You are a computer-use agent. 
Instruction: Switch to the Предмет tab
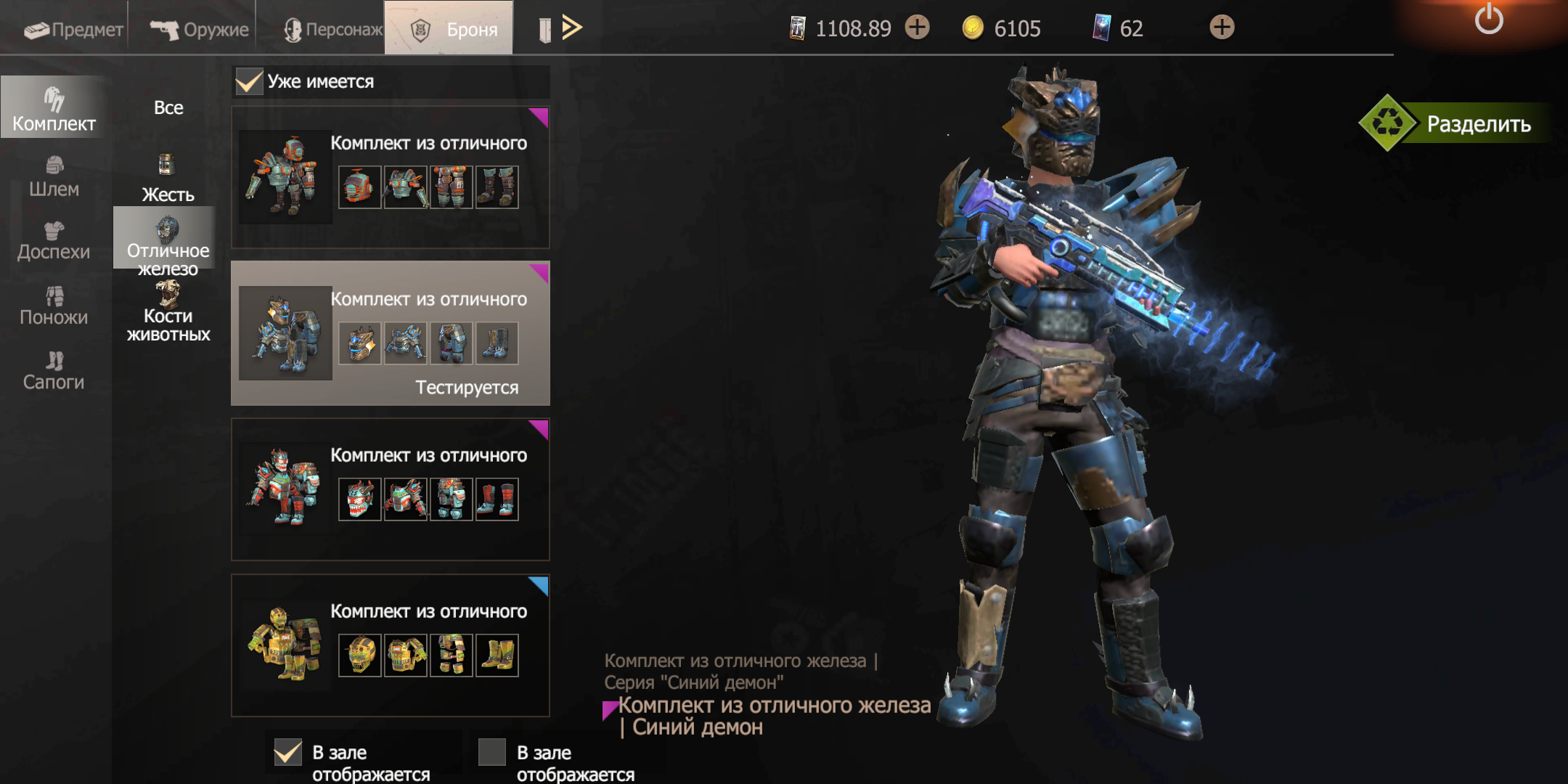[73, 29]
